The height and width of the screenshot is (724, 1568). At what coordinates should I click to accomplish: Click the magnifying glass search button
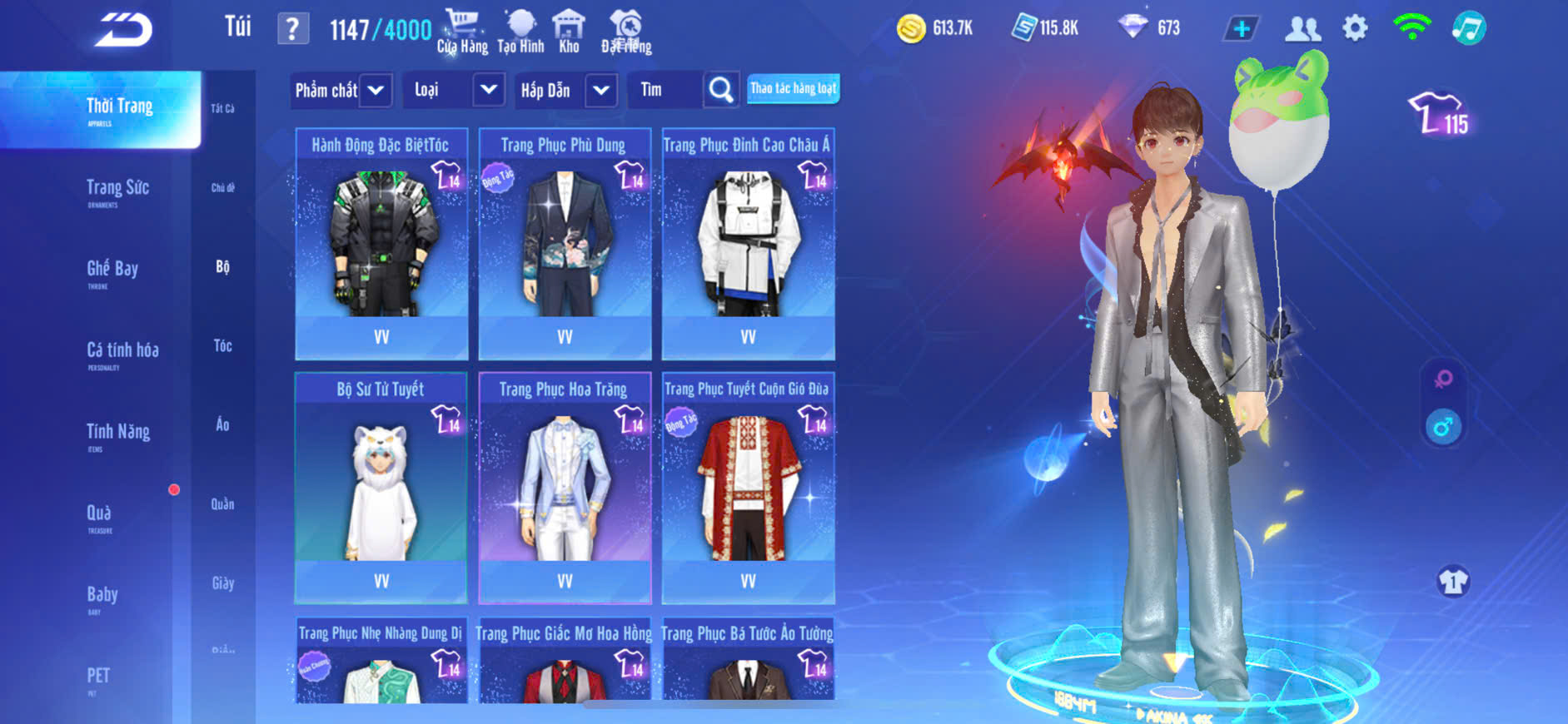click(x=721, y=90)
